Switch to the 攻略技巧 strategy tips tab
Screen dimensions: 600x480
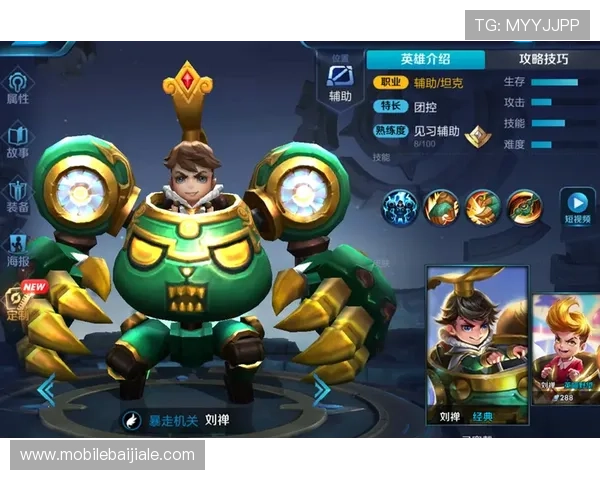(x=543, y=59)
